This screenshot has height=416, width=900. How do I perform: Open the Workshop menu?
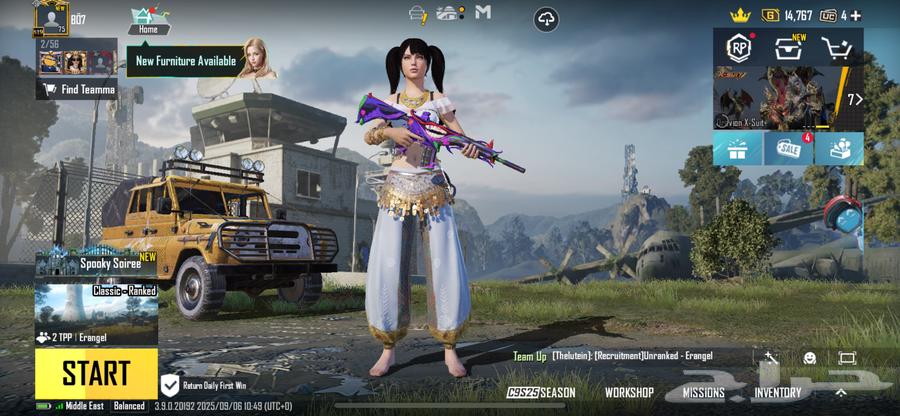[x=629, y=392]
